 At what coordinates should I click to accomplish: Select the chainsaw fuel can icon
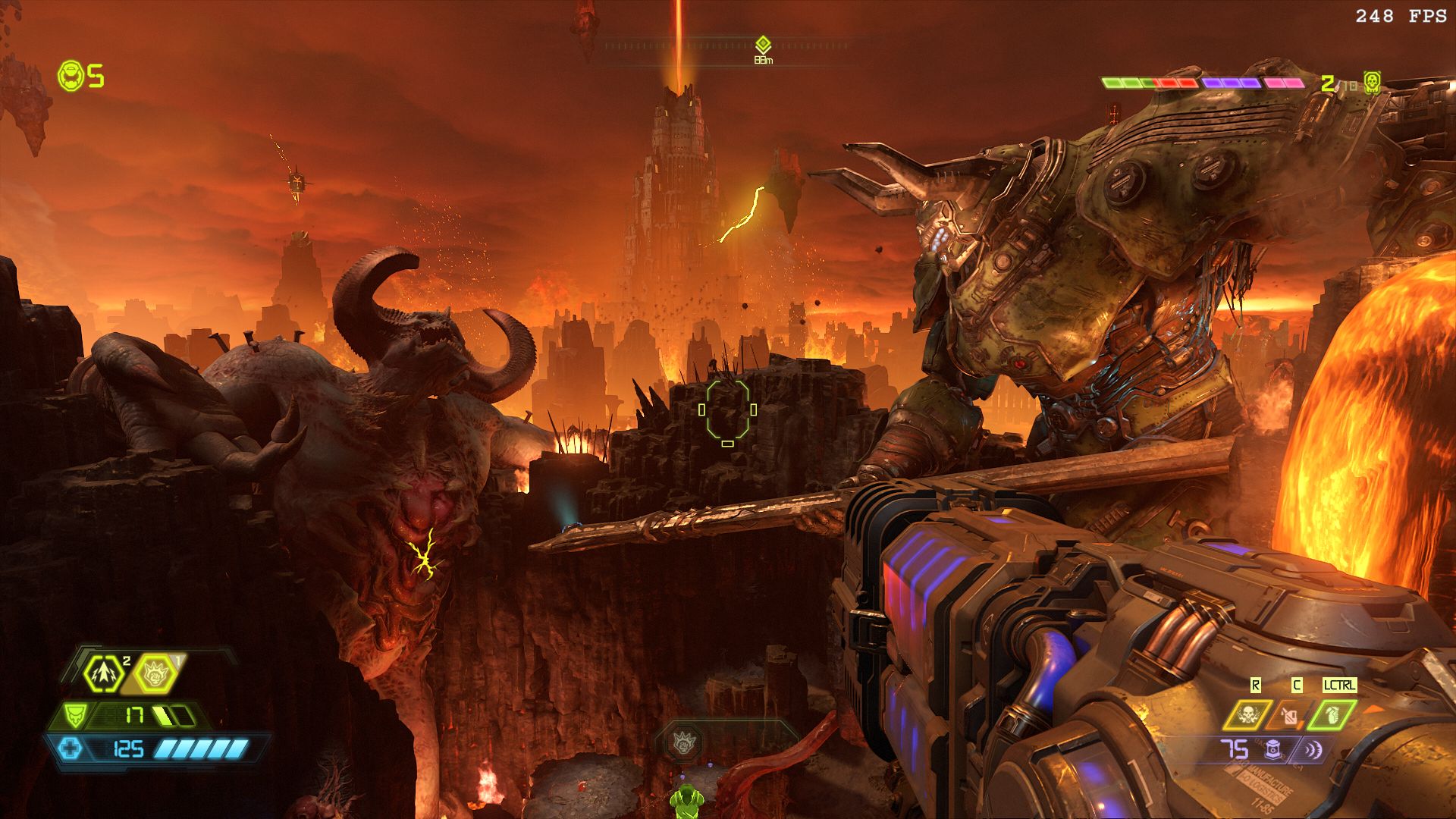(1290, 714)
